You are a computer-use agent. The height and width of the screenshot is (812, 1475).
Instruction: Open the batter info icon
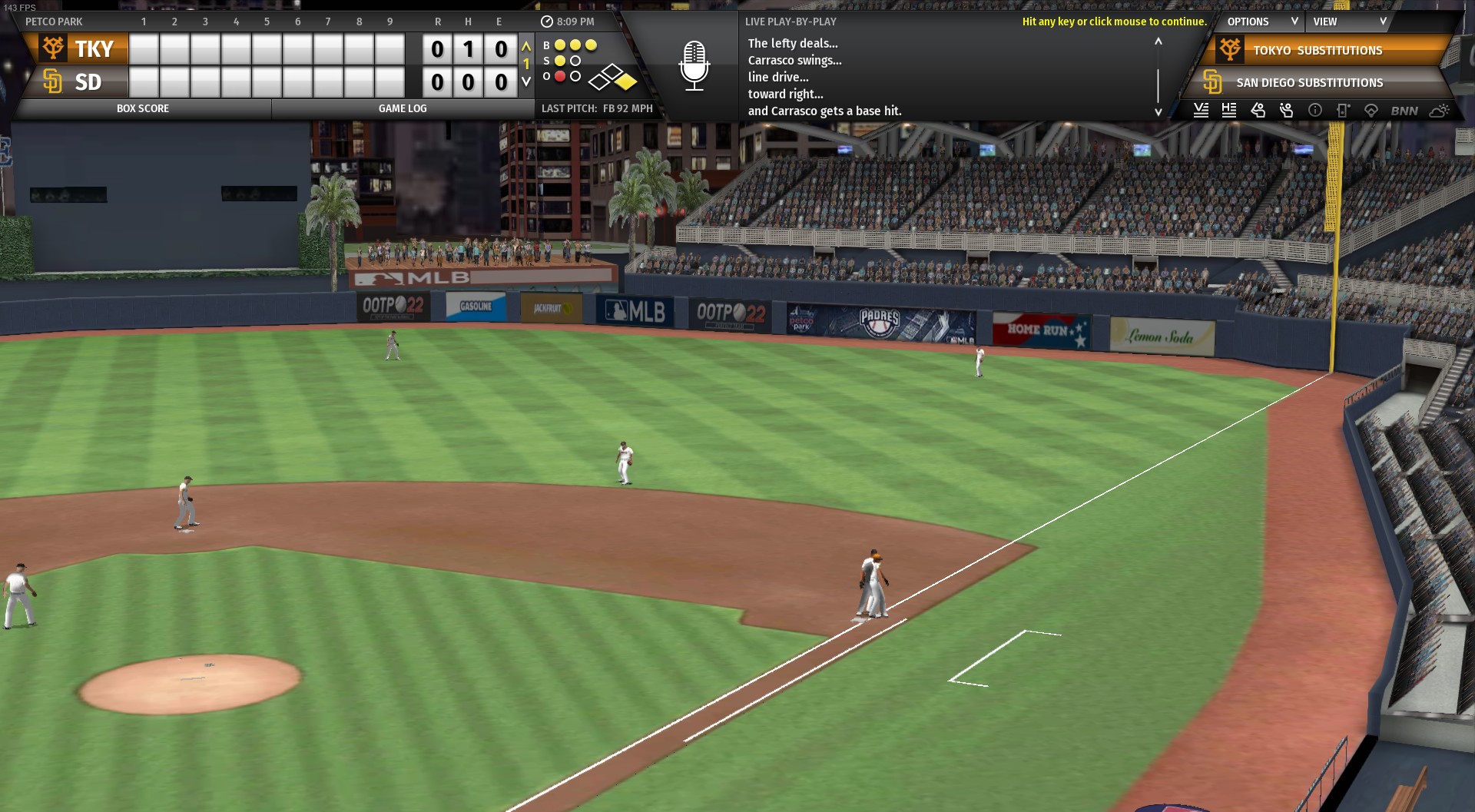click(1258, 111)
